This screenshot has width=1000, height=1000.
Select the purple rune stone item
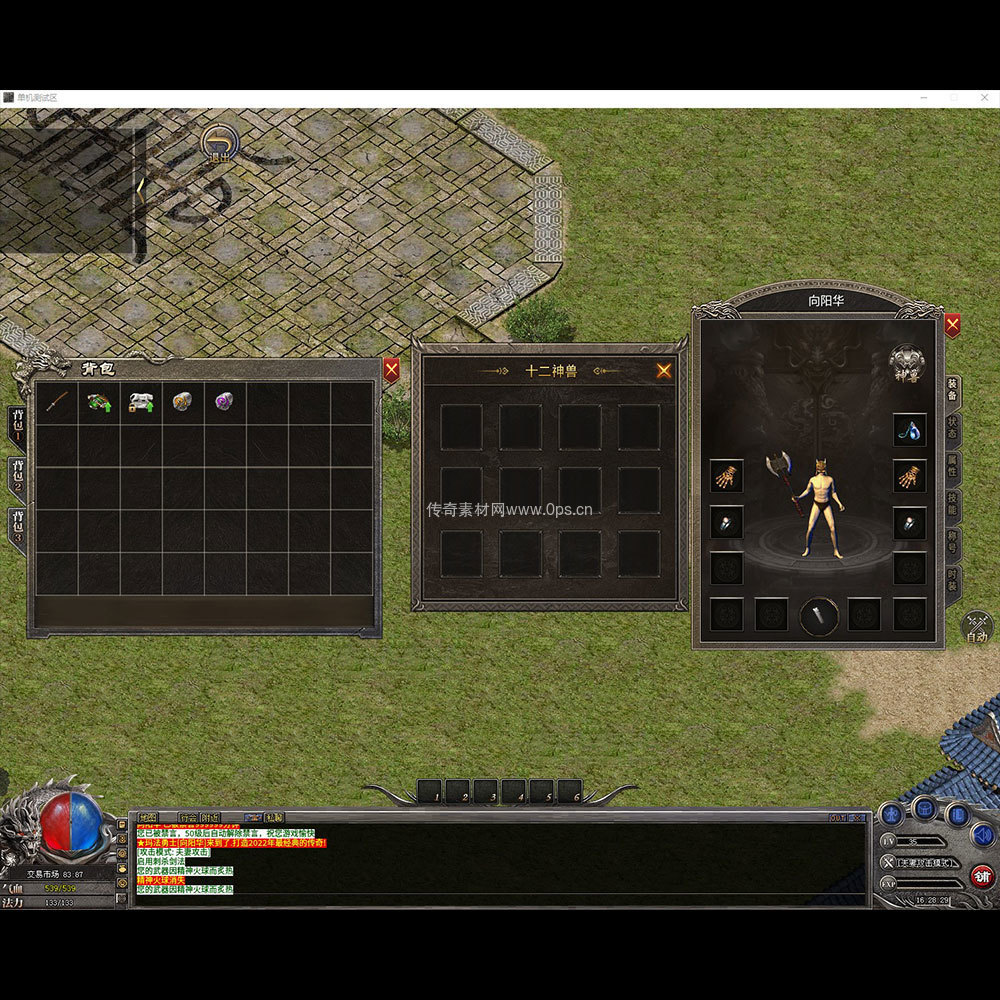225,402
